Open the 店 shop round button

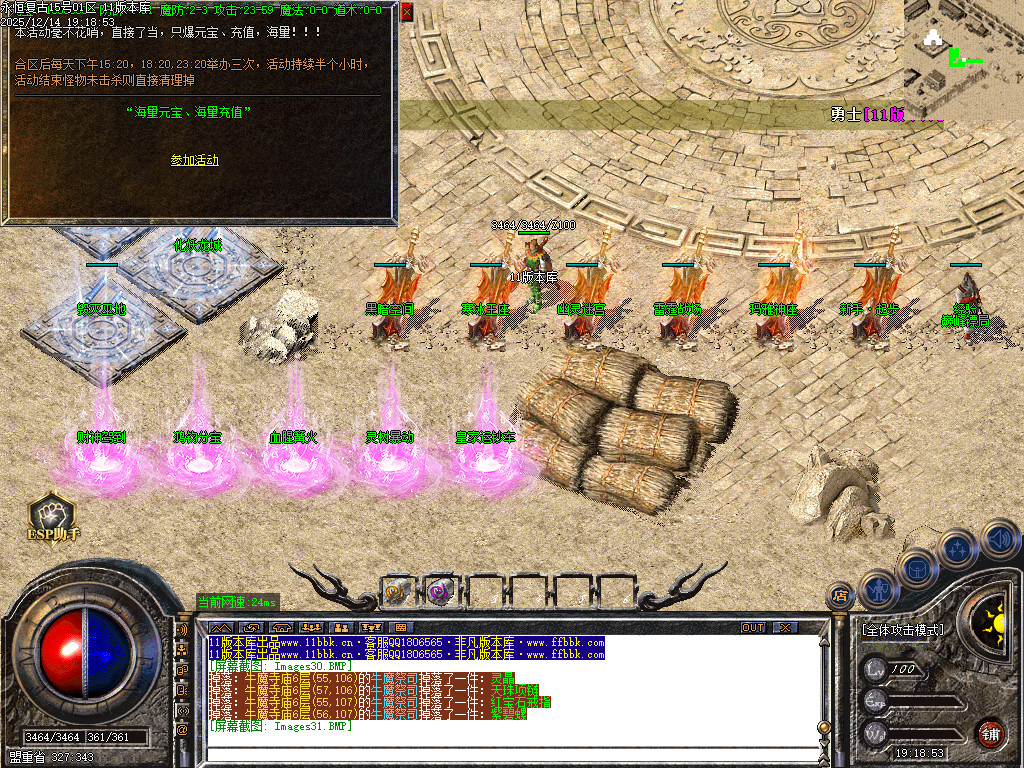click(840, 596)
